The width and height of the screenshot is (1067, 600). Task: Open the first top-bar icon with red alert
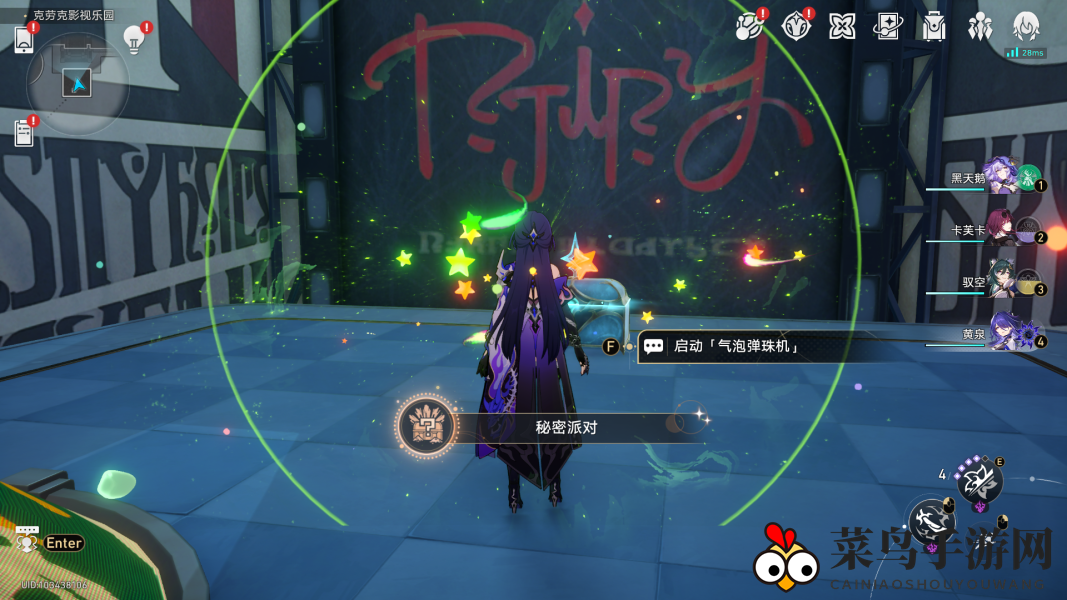[x=749, y=26]
